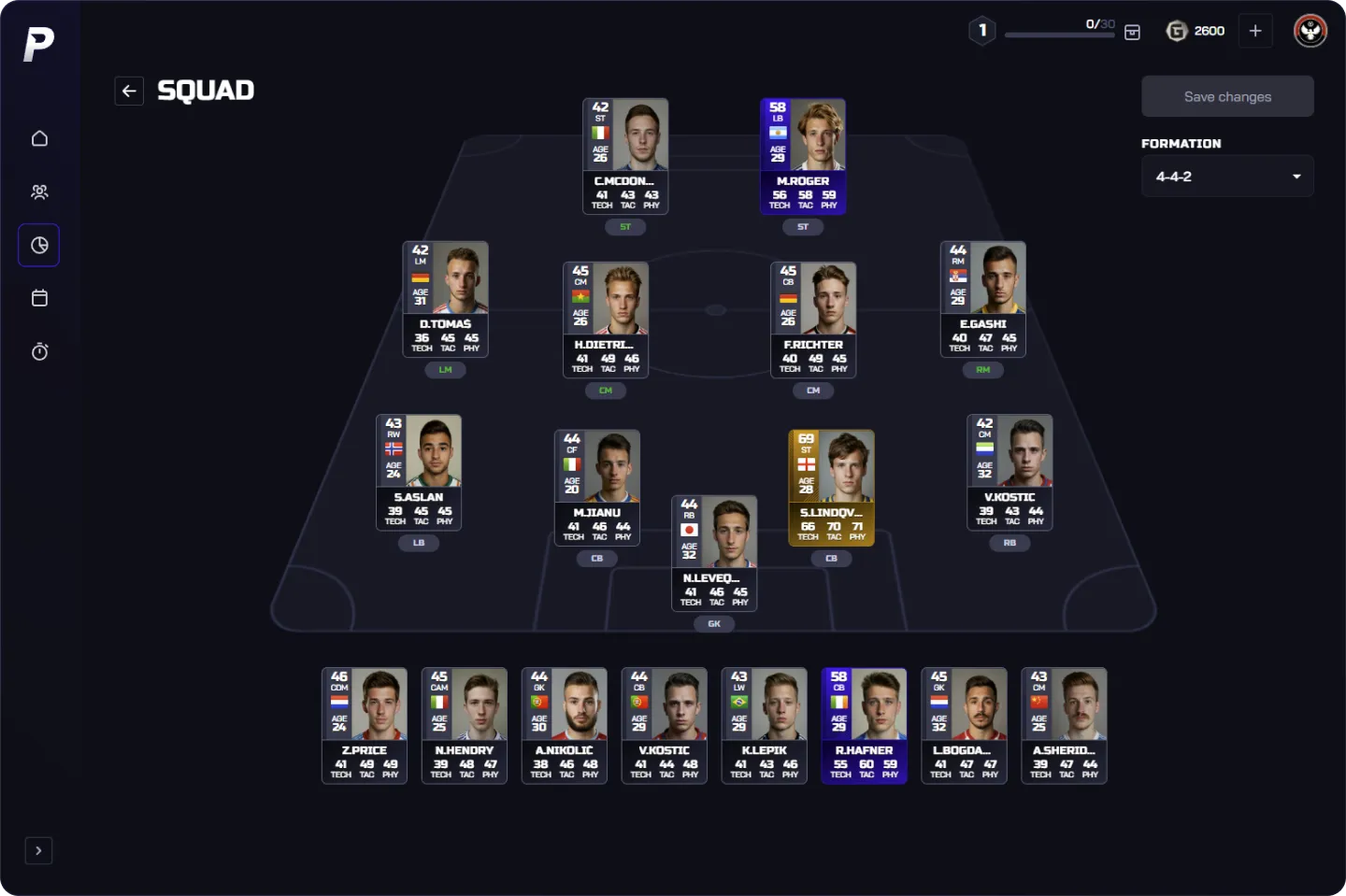Open the team members sidebar icon
Image resolution: width=1346 pixels, height=896 pixels.
point(39,192)
